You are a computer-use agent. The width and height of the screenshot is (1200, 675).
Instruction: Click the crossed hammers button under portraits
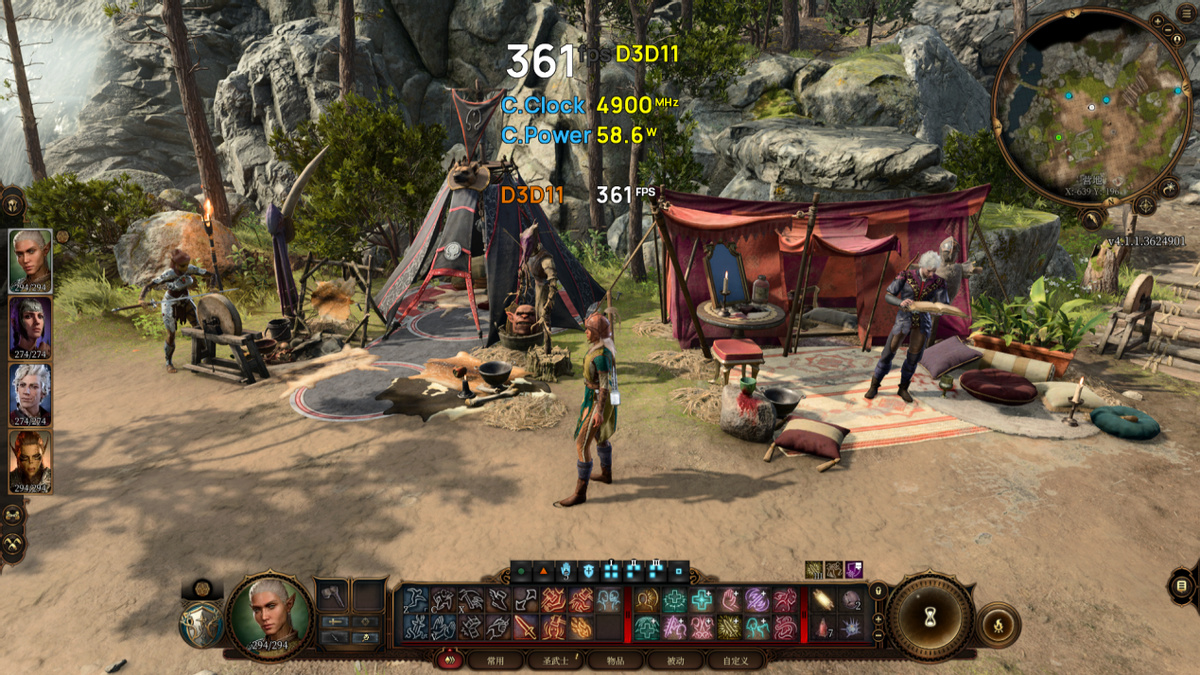click(13, 544)
